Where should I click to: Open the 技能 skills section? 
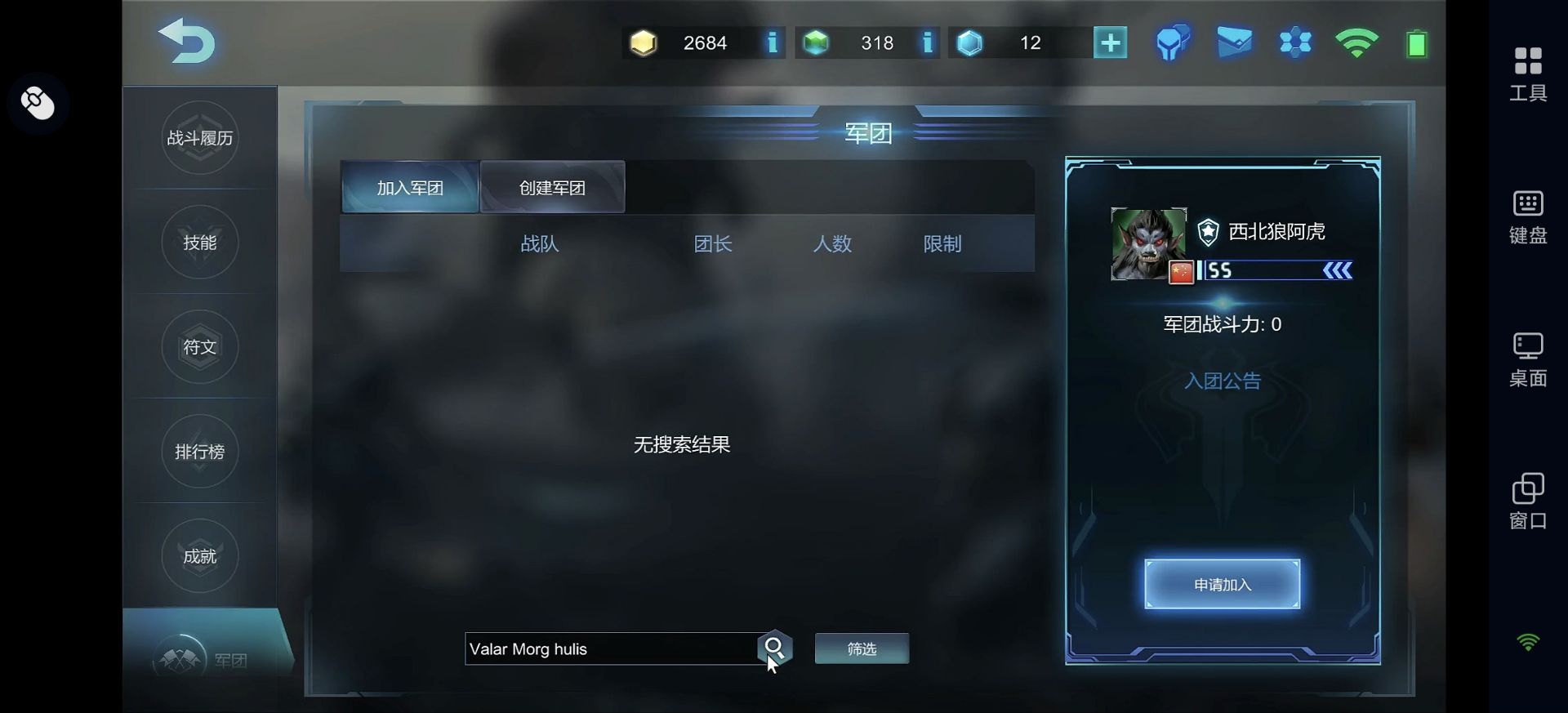(200, 243)
